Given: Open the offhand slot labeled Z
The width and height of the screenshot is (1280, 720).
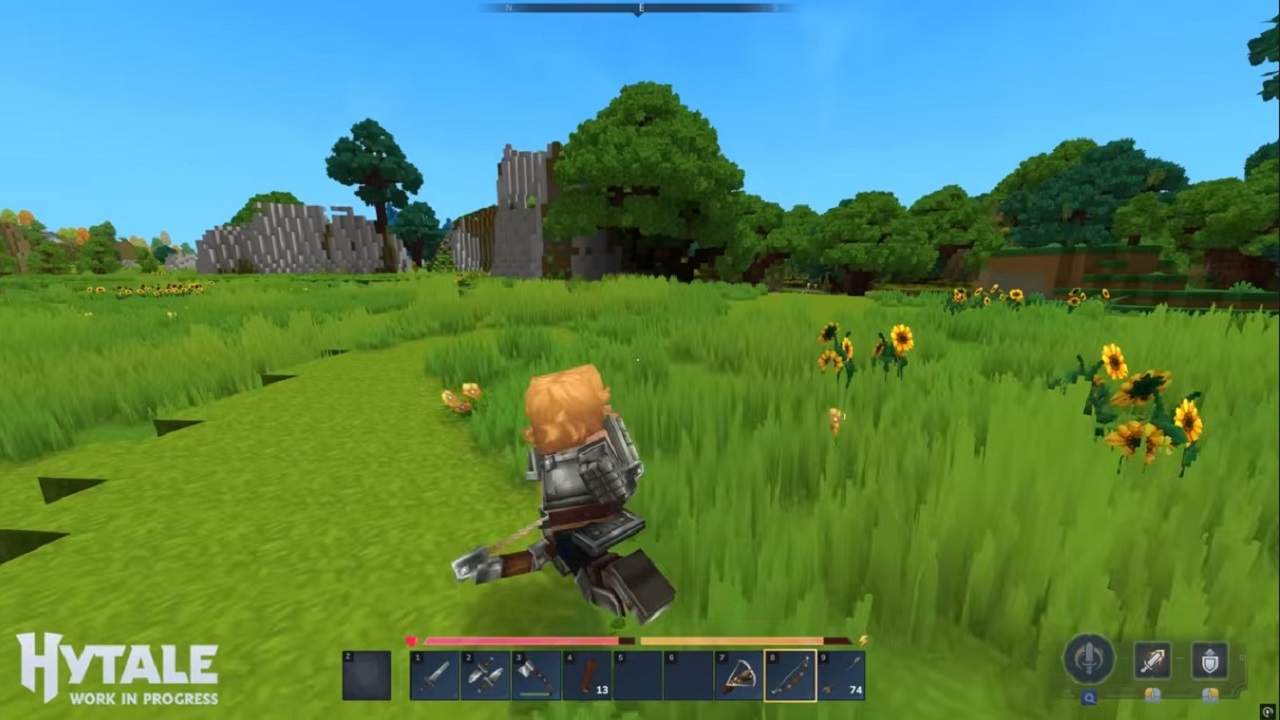Looking at the screenshot, I should click(x=368, y=675).
